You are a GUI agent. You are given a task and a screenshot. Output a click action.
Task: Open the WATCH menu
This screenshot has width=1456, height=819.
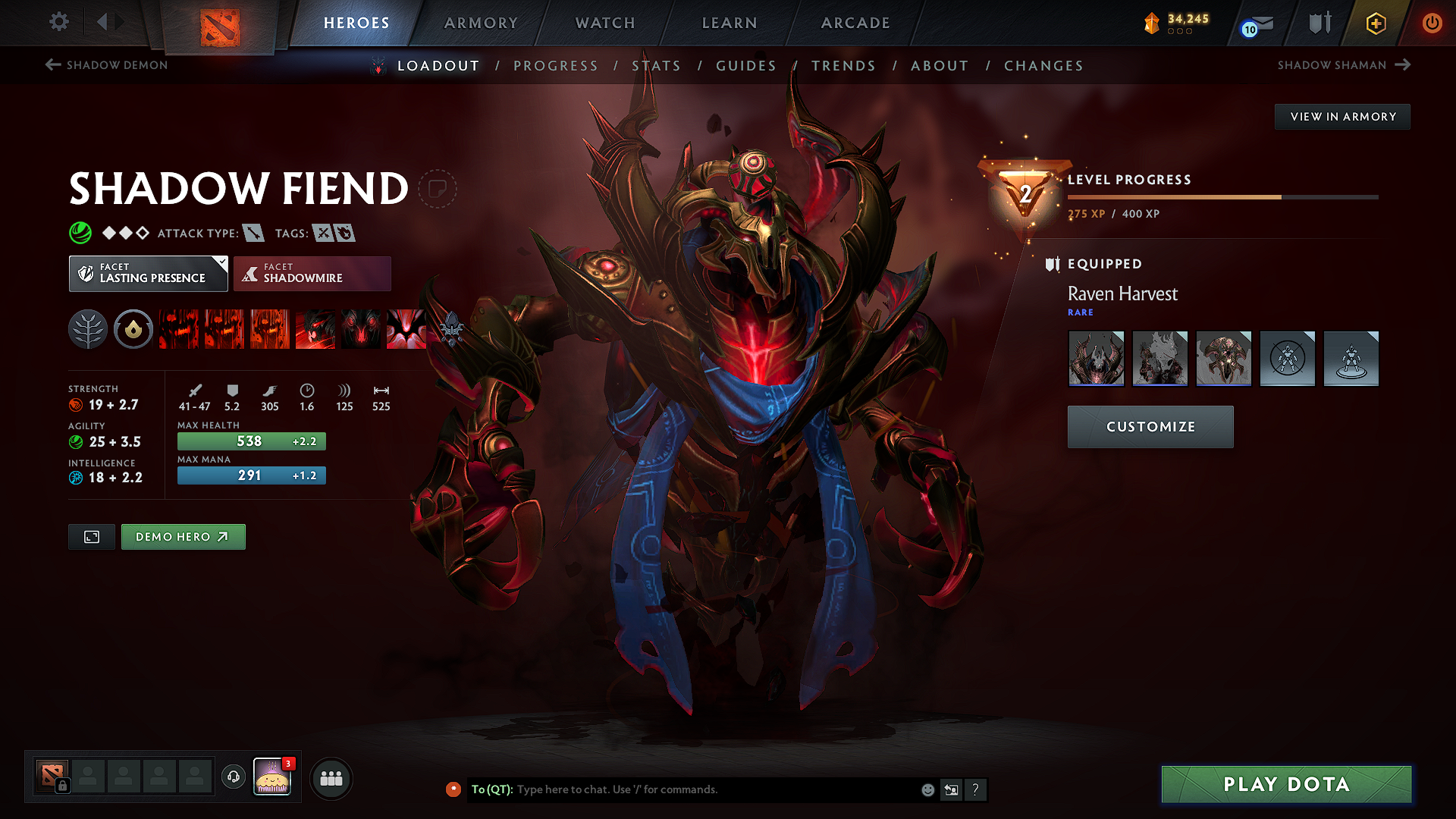tap(604, 23)
